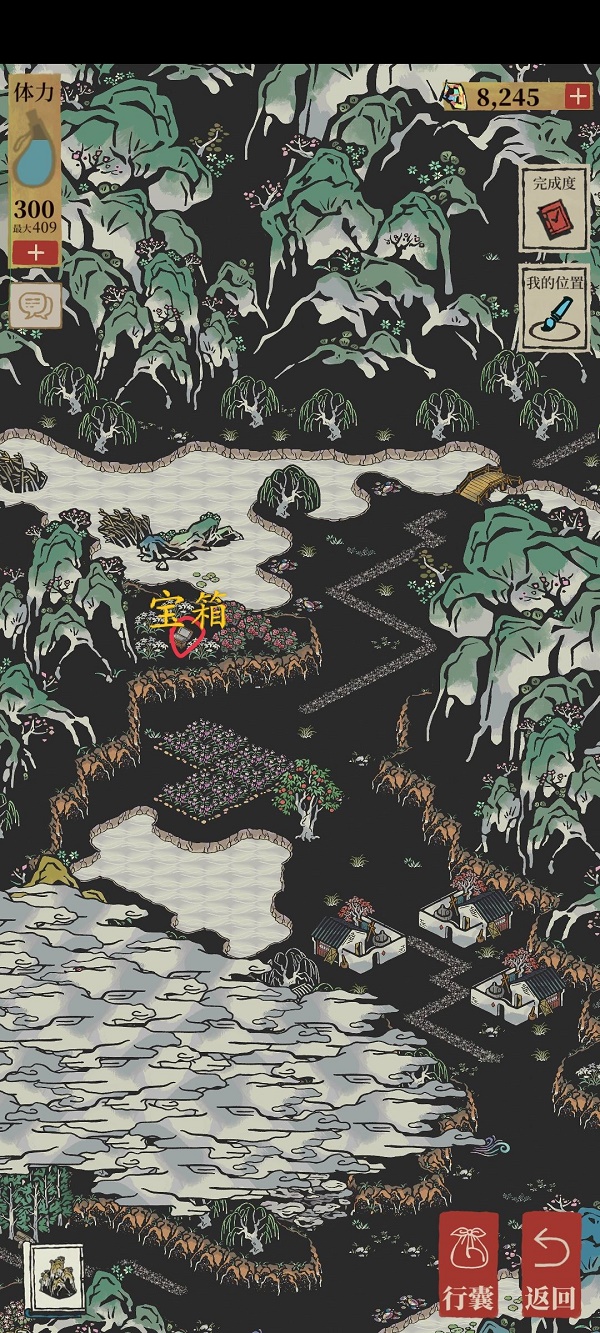Open the chat speech bubble
600x1333 pixels.
tap(36, 304)
